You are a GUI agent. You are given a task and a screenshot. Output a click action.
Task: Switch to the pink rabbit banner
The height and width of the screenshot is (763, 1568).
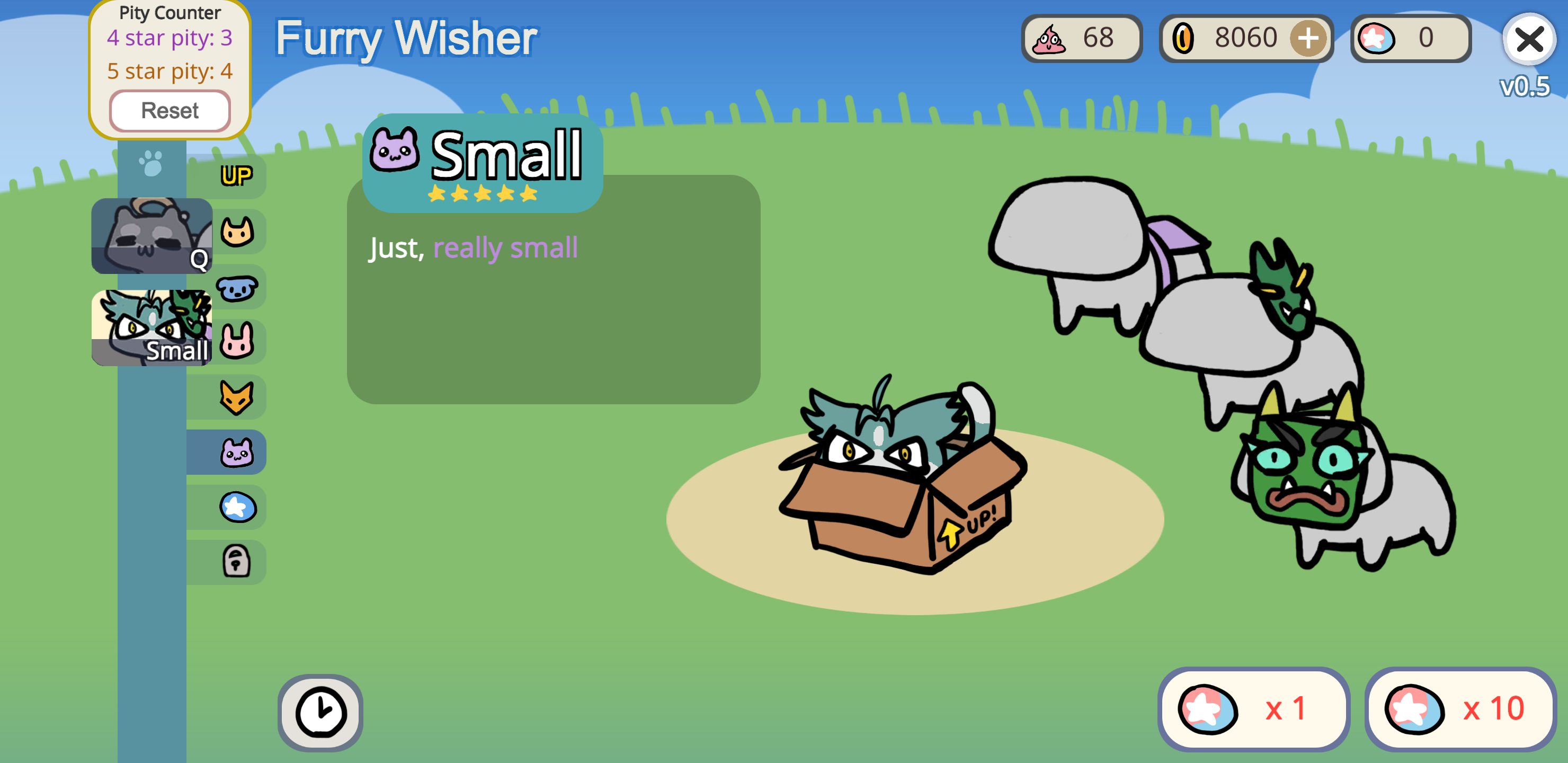coord(238,341)
